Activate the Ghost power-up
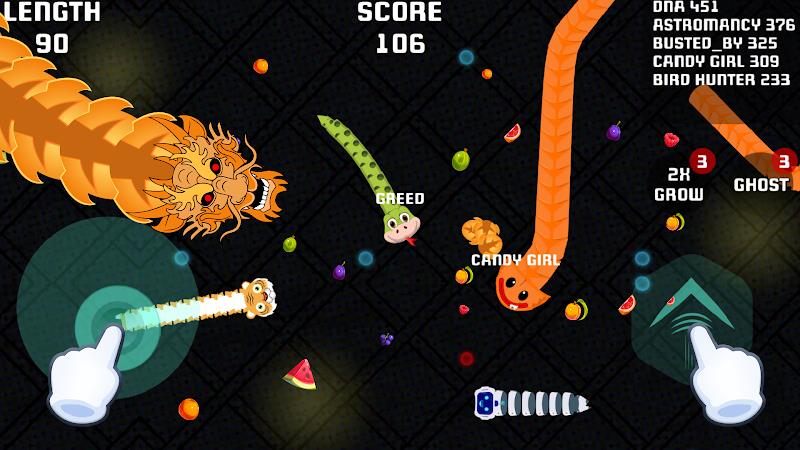Viewport: 800px width, 450px height. click(x=762, y=183)
